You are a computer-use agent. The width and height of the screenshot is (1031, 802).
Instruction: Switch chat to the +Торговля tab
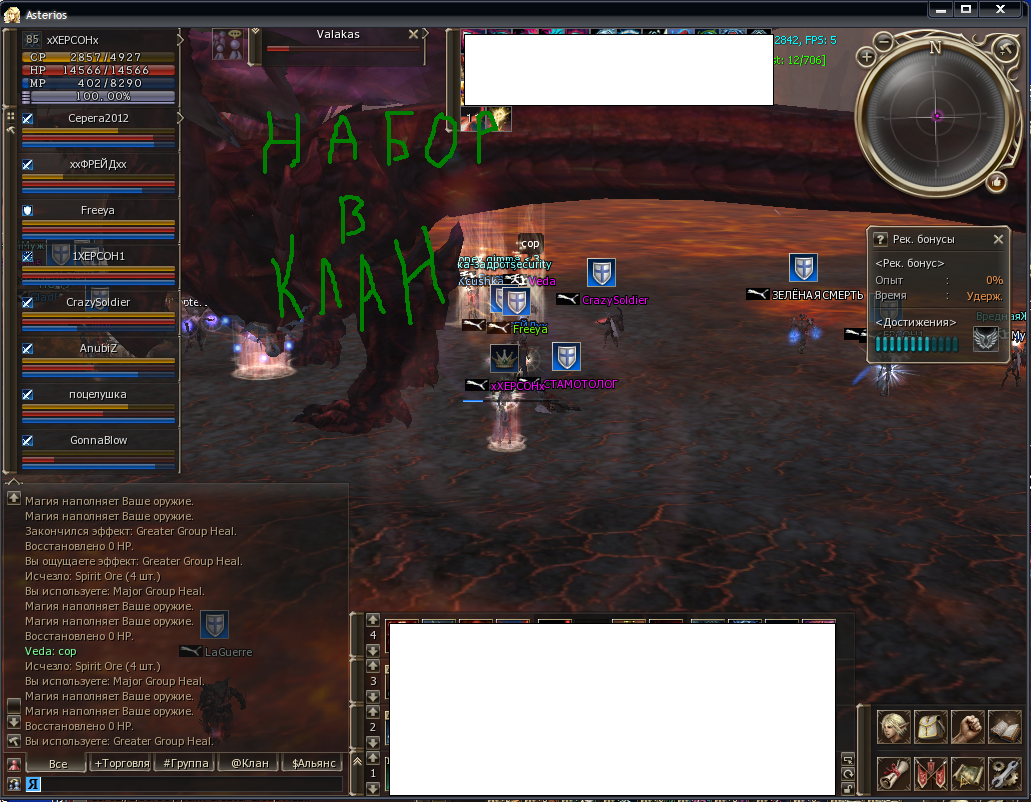[x=121, y=763]
